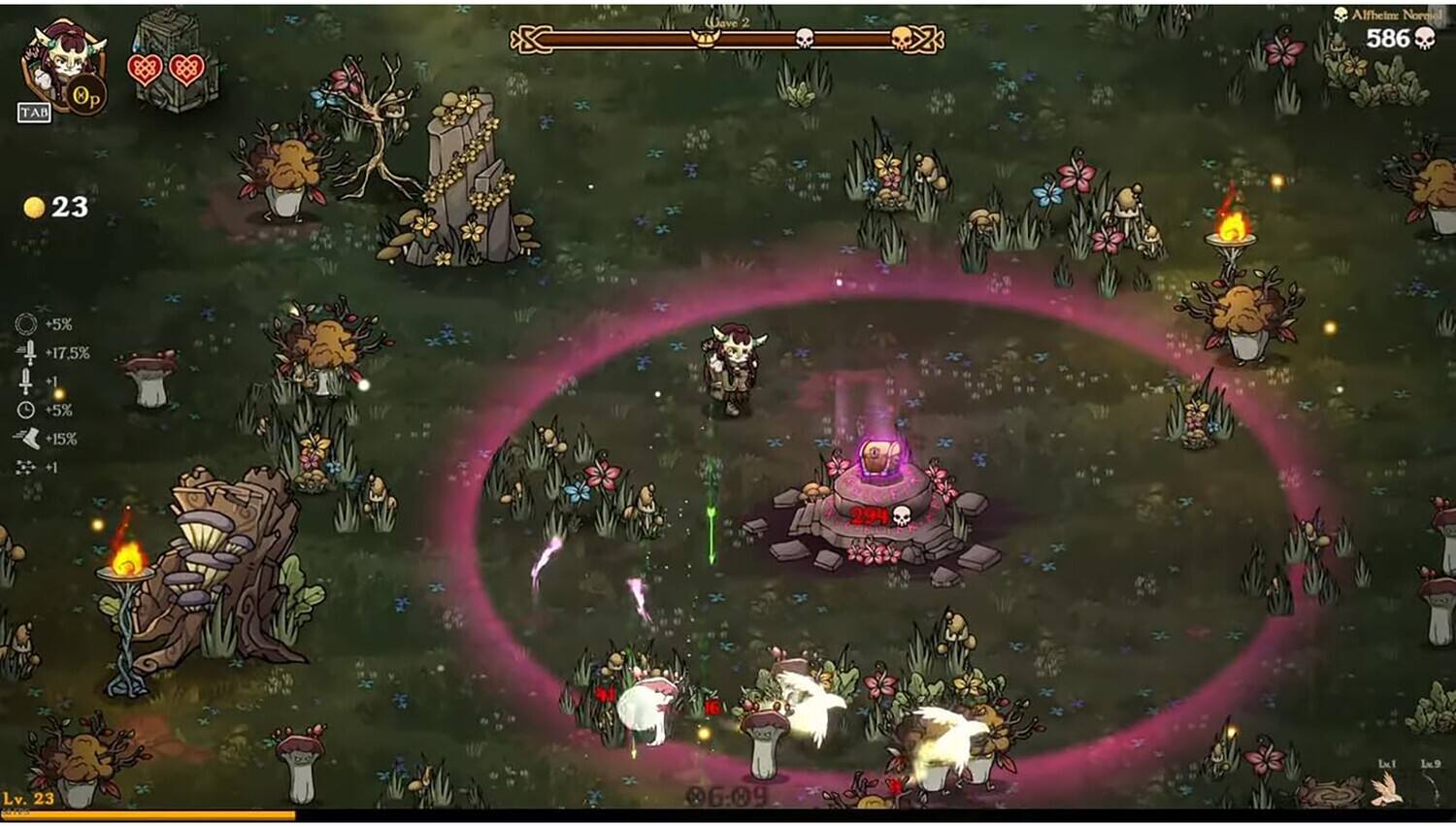
Task: Click the rightmost skull marker on wave bar
Action: pyautogui.click(x=903, y=39)
